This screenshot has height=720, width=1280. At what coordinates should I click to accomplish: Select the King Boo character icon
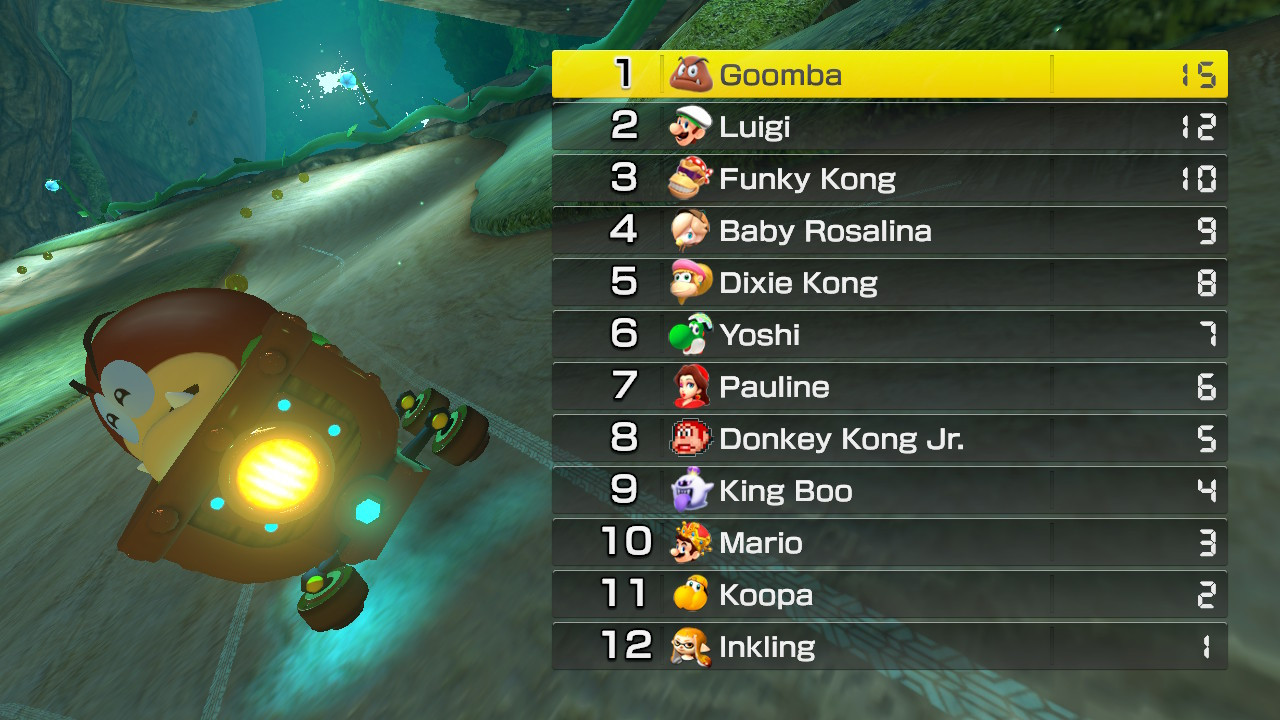click(687, 491)
